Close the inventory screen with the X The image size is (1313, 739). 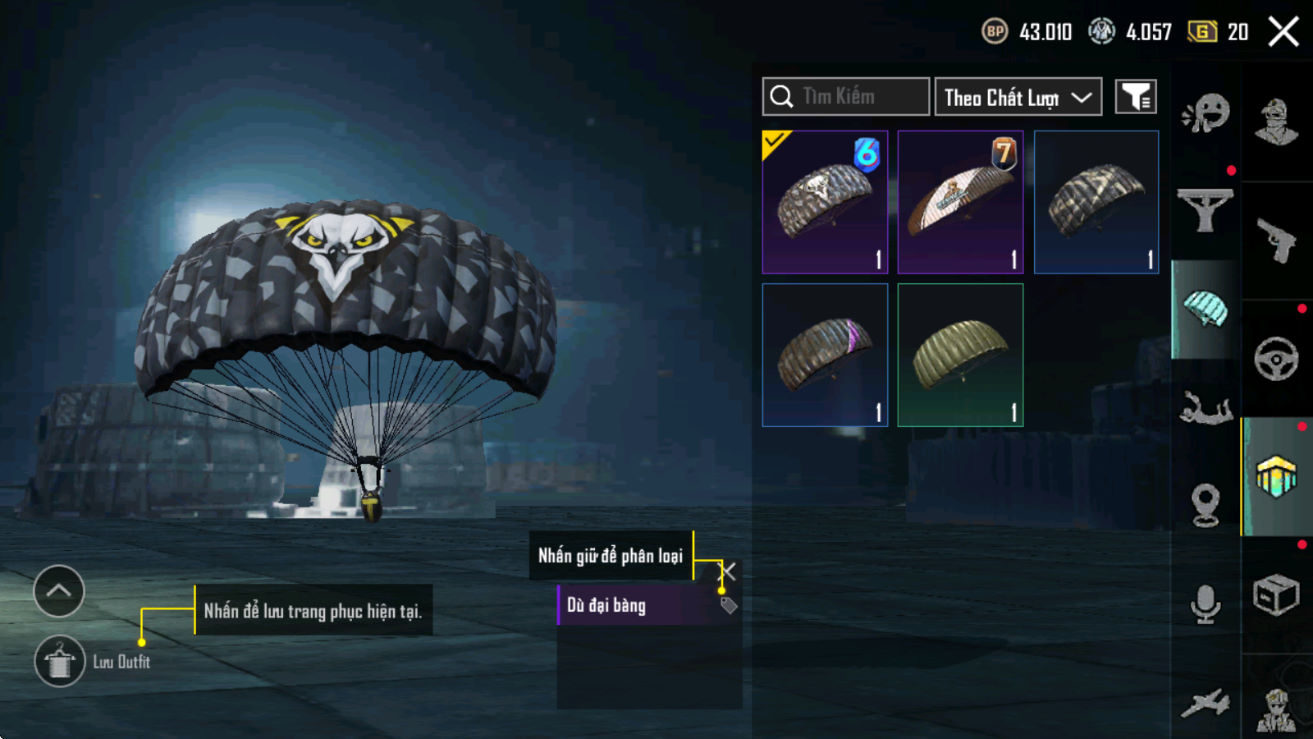1283,32
